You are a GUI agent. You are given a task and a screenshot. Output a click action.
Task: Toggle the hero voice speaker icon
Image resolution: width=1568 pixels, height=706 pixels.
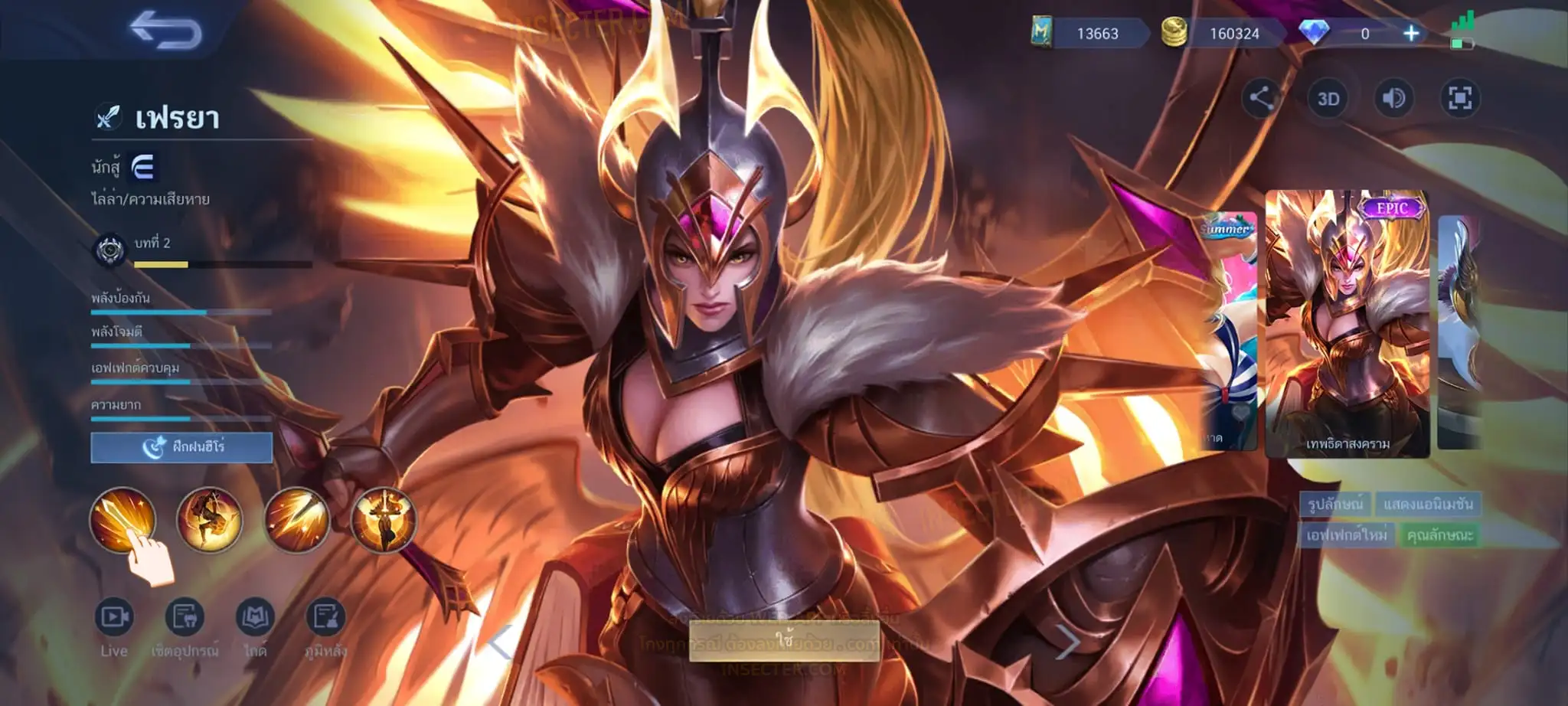coord(1393,99)
